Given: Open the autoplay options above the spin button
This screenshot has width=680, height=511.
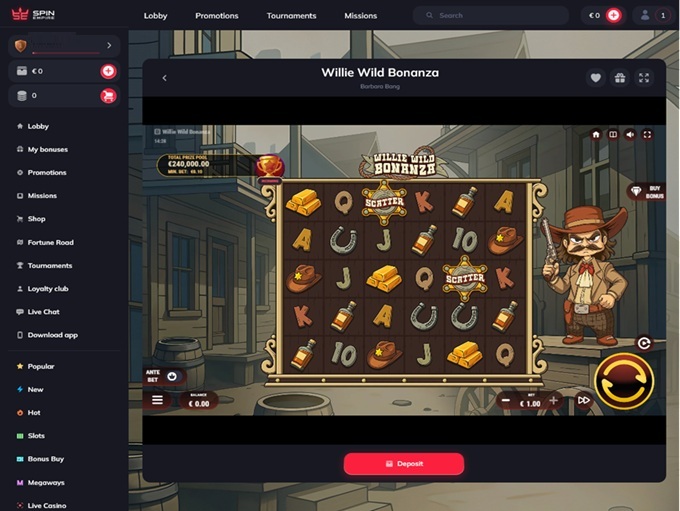Looking at the screenshot, I should click(644, 343).
